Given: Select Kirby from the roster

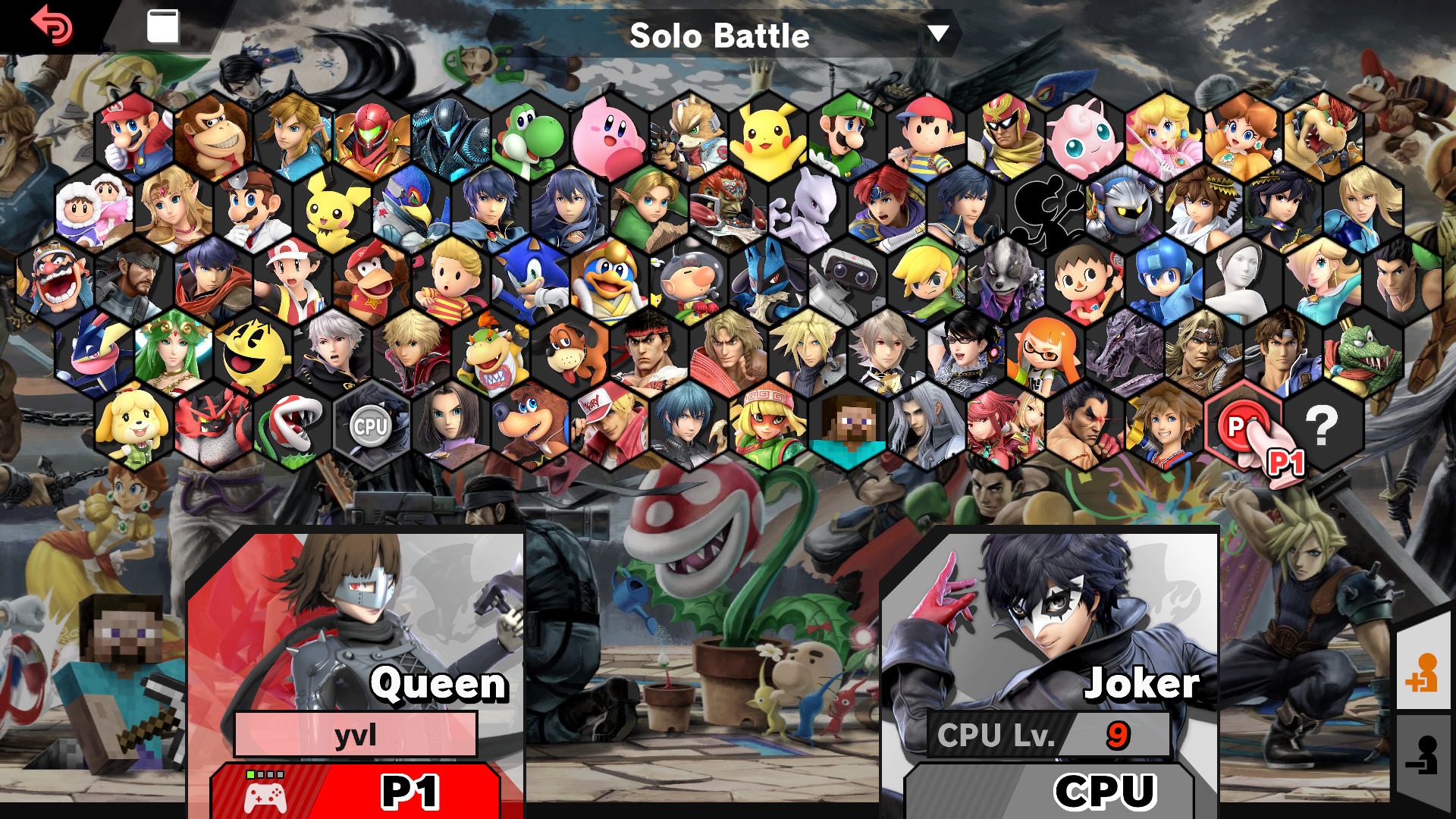Looking at the screenshot, I should click(x=607, y=133).
